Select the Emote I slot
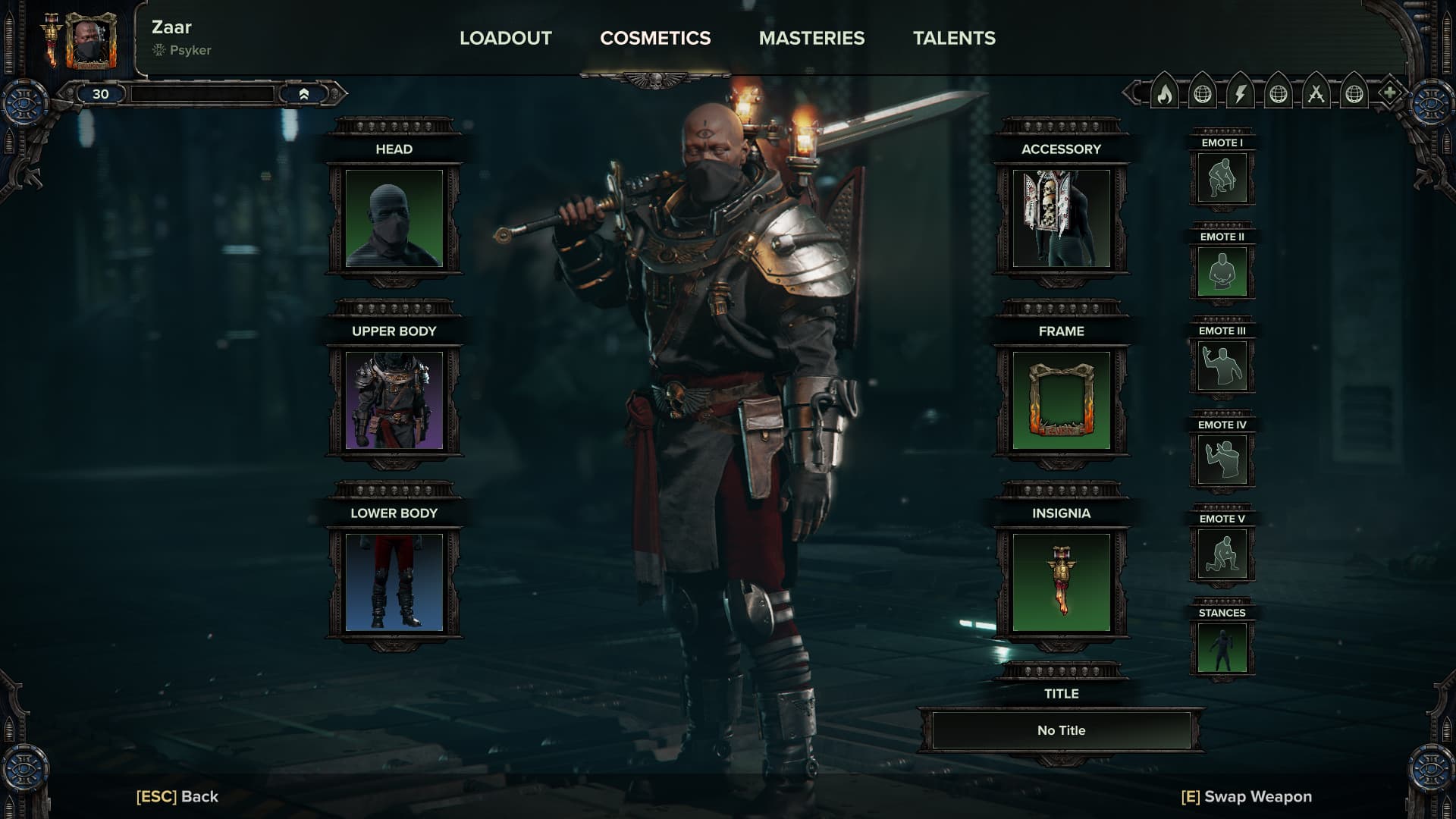The width and height of the screenshot is (1456, 819). 1222,178
